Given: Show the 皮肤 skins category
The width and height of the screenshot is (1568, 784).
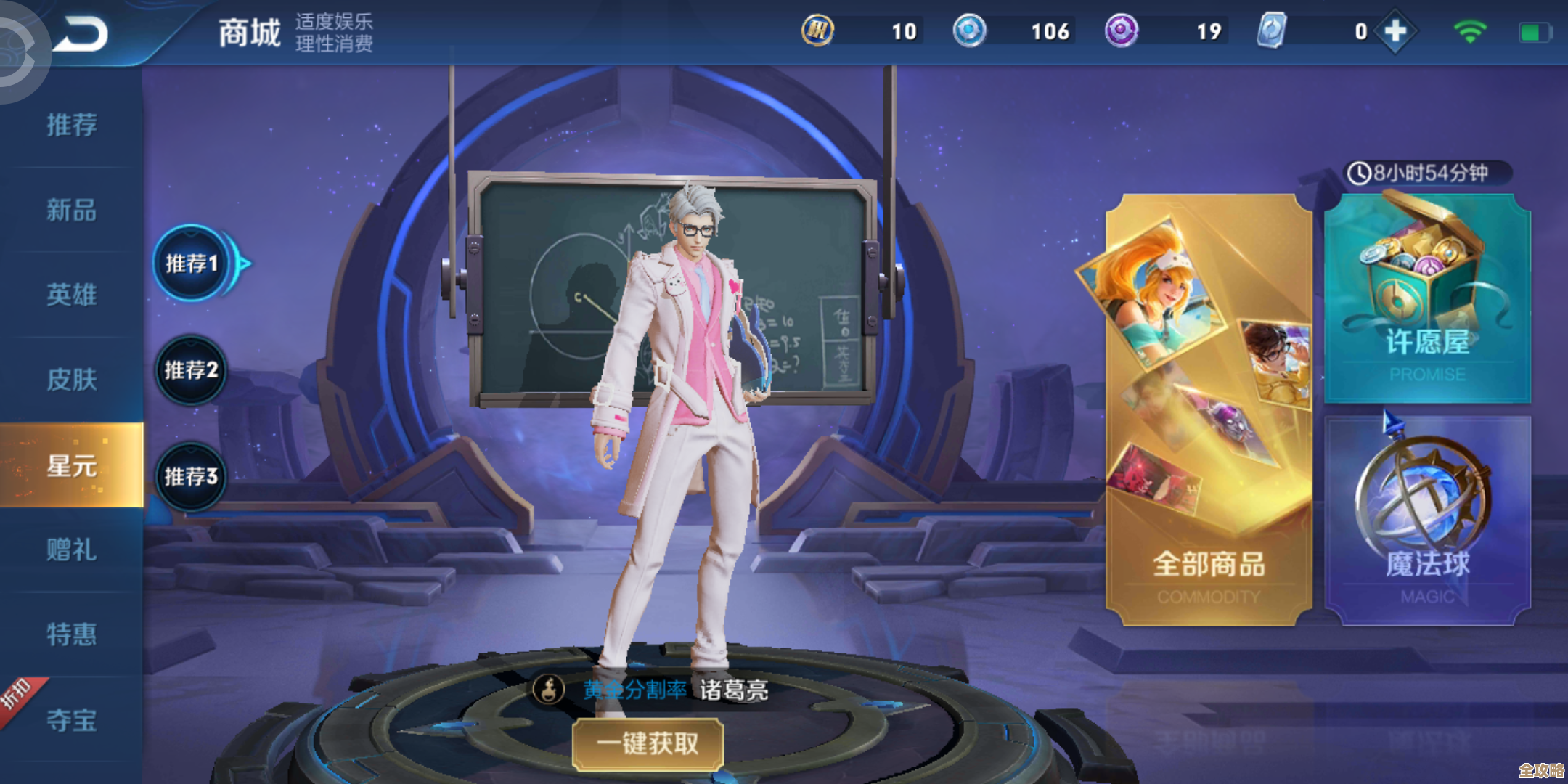Looking at the screenshot, I should (x=71, y=380).
